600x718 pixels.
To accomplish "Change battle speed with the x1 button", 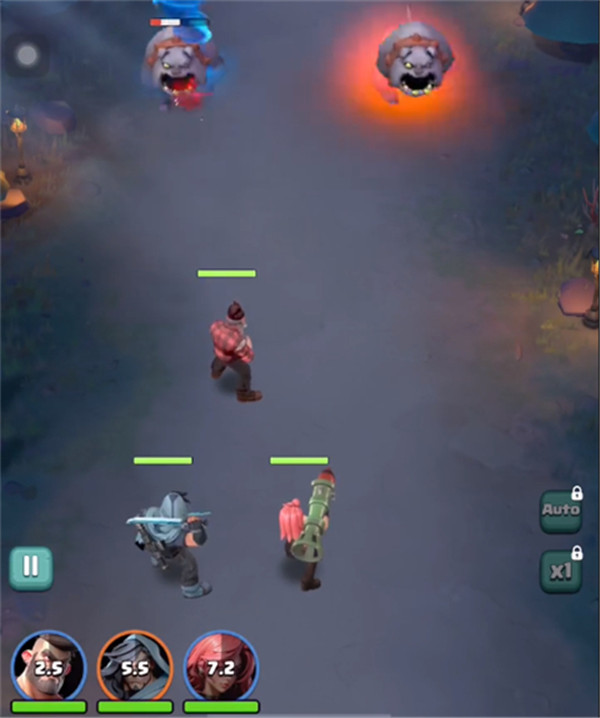I will click(561, 572).
